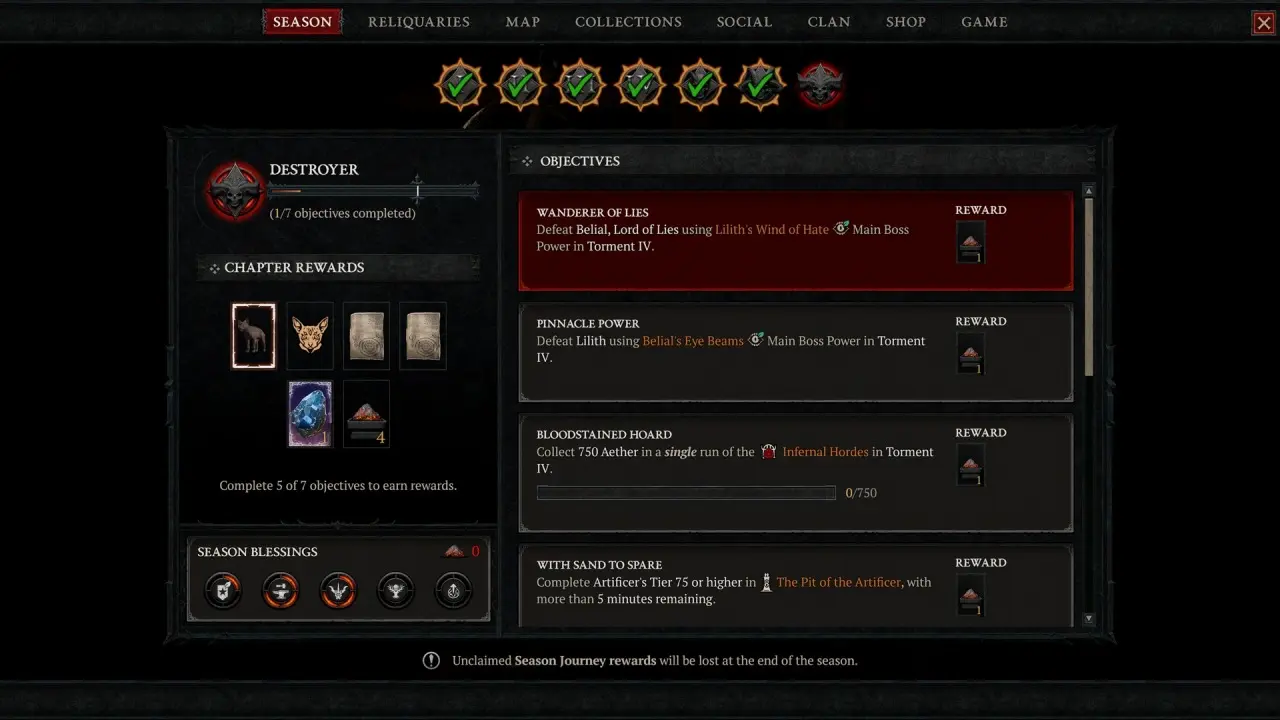
Task: Click the objectives list scroll down arrow
Action: 1089,619
